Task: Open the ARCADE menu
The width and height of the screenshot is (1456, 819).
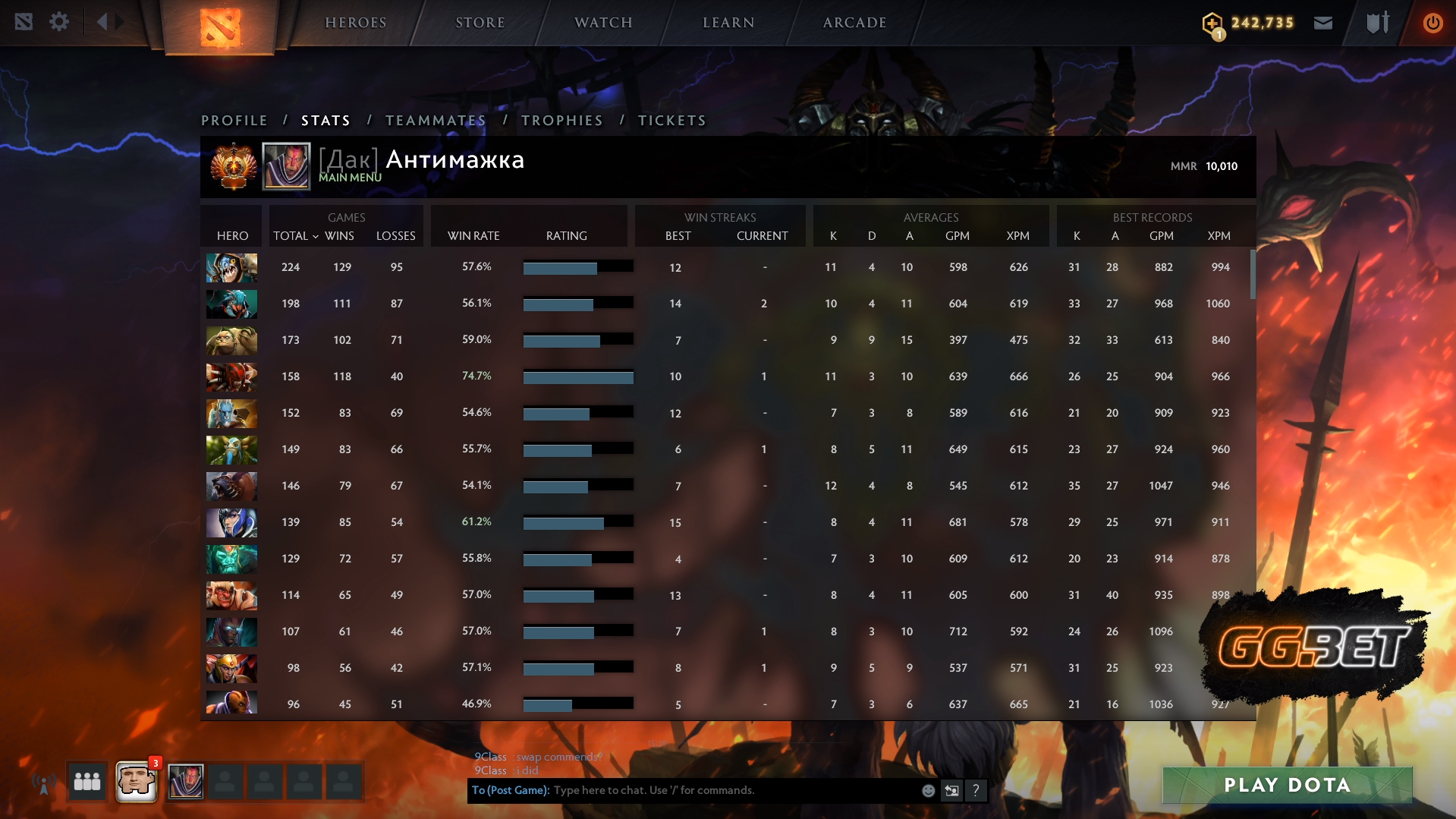Action: click(854, 22)
